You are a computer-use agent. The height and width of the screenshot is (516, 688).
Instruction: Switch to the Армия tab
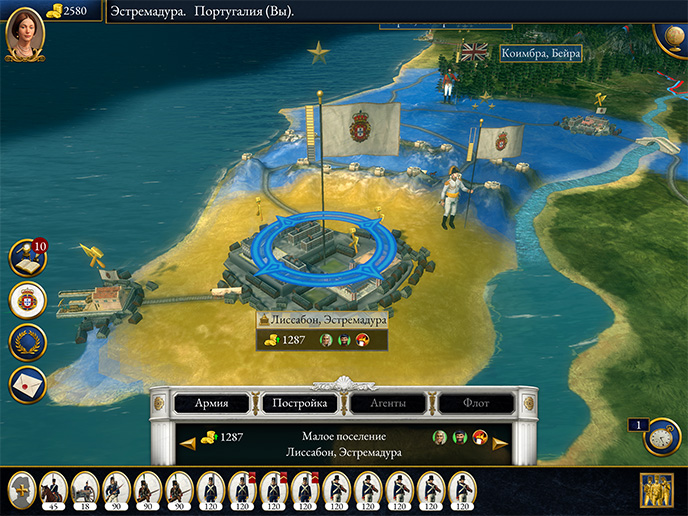211,404
